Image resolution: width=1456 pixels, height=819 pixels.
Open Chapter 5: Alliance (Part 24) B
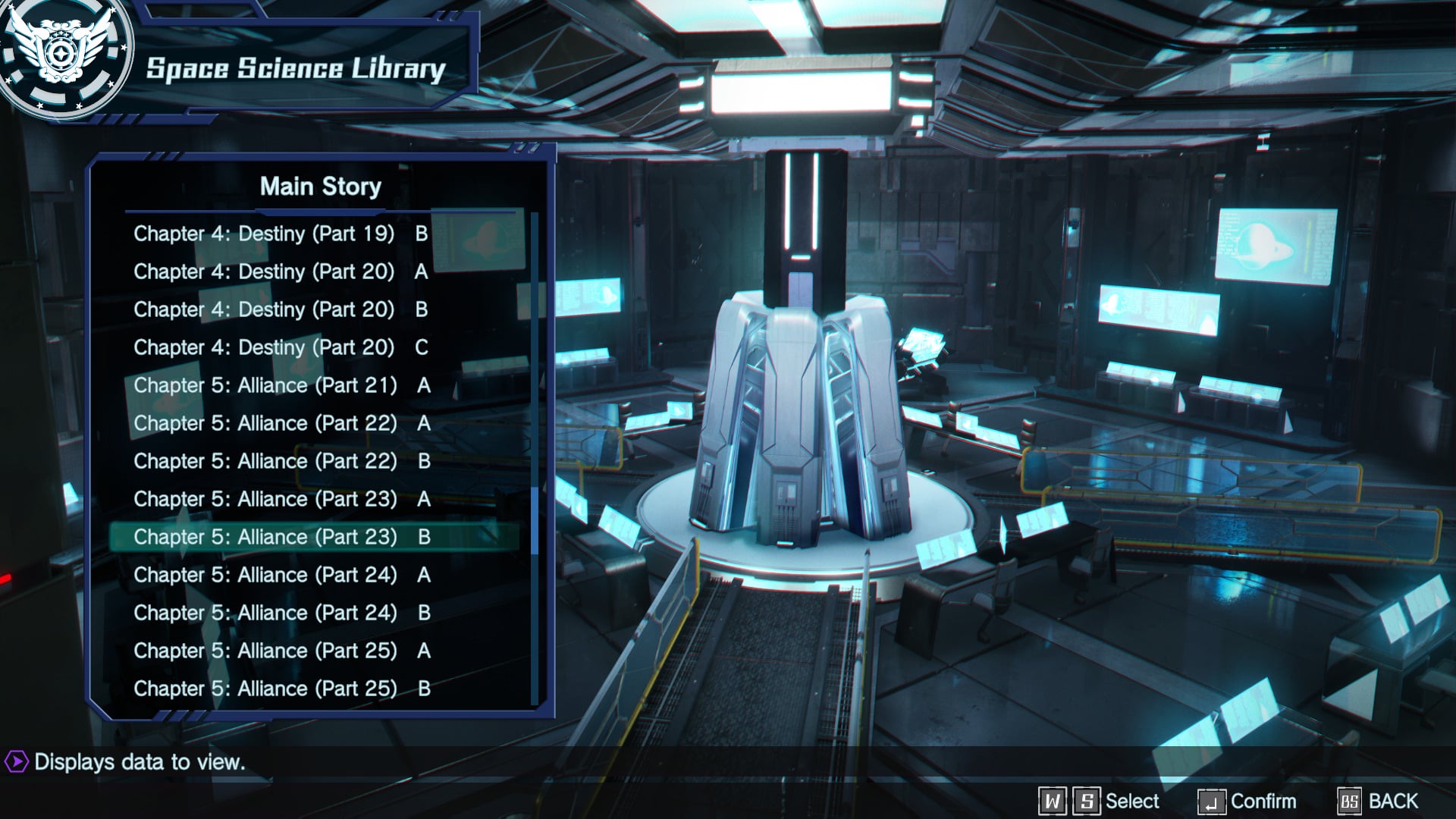click(x=282, y=613)
